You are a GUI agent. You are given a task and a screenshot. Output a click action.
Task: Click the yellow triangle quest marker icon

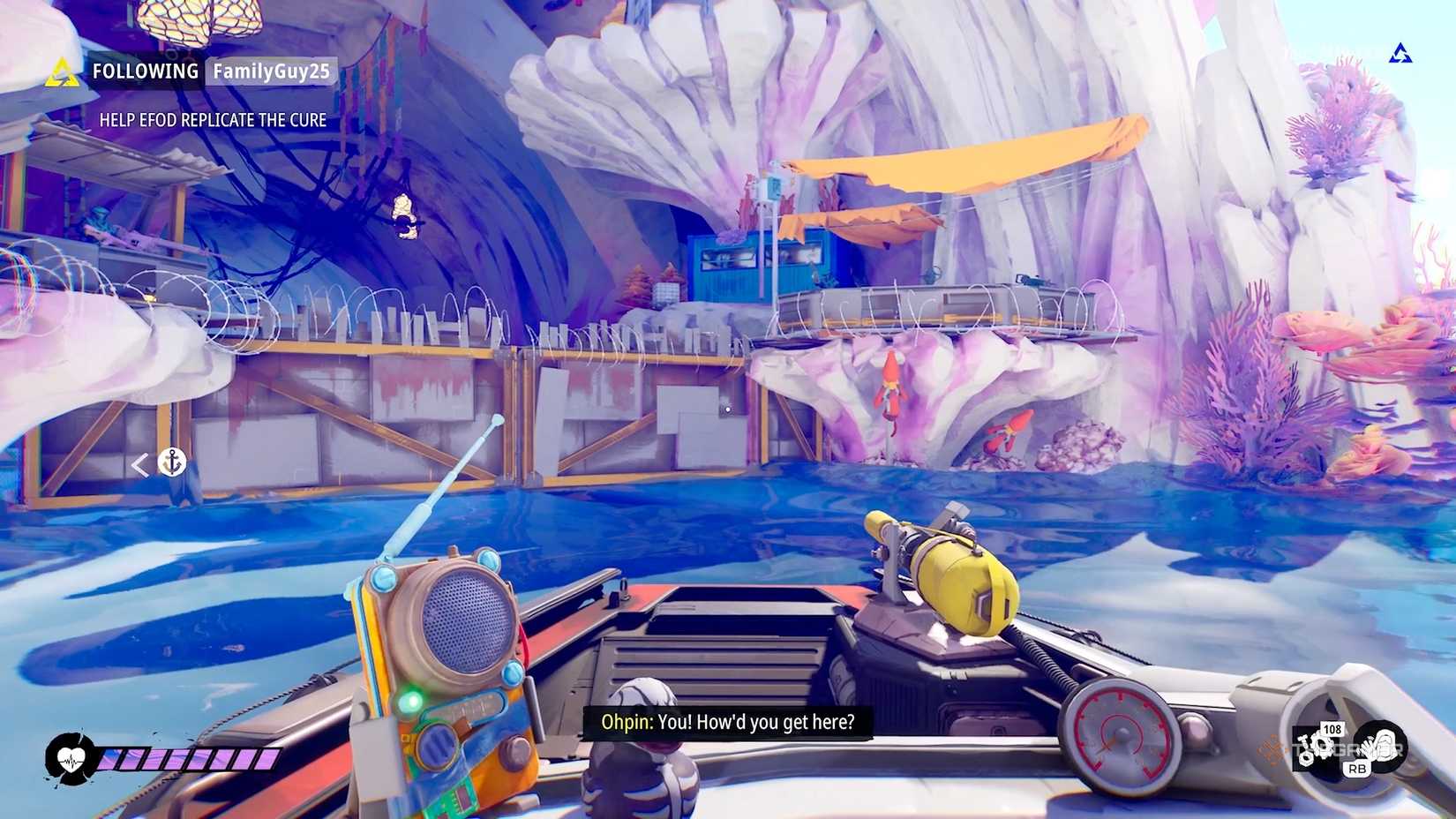[x=63, y=71]
